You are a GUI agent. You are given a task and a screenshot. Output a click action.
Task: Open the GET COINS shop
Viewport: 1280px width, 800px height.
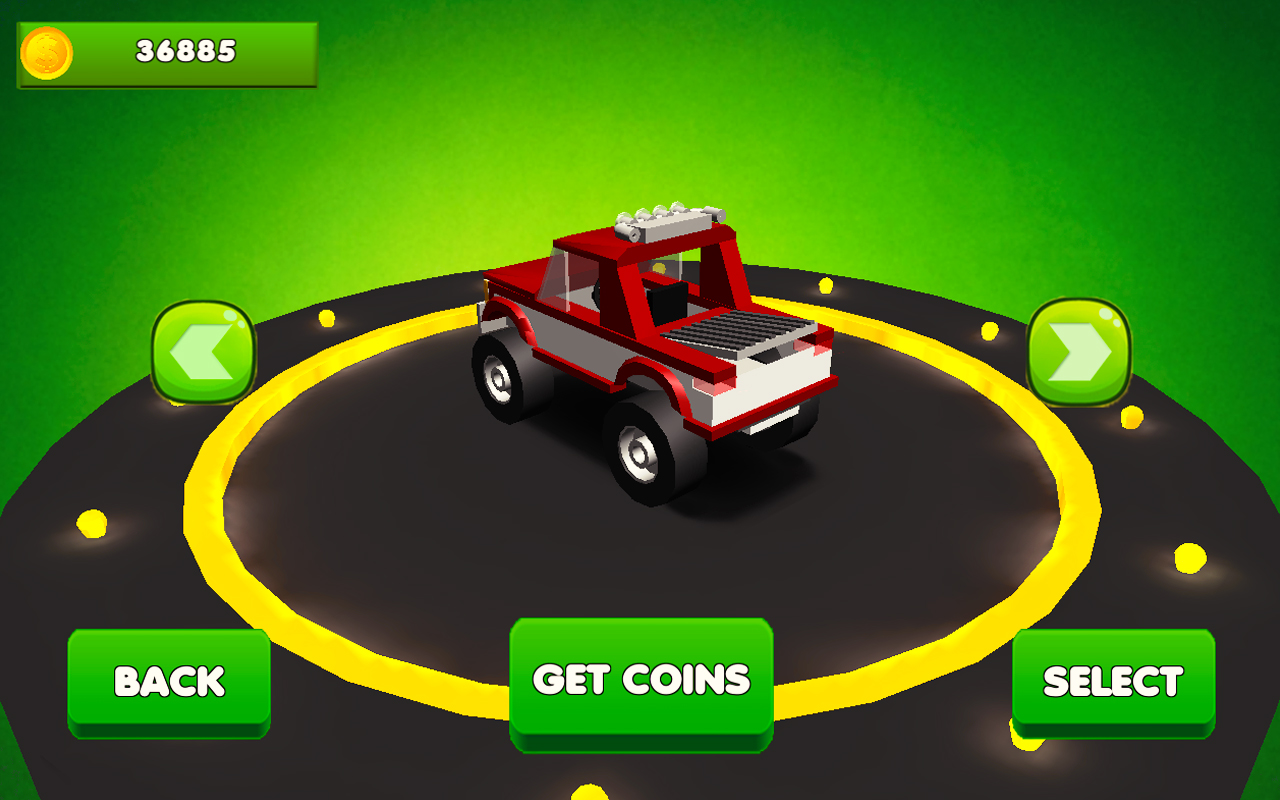(641, 681)
